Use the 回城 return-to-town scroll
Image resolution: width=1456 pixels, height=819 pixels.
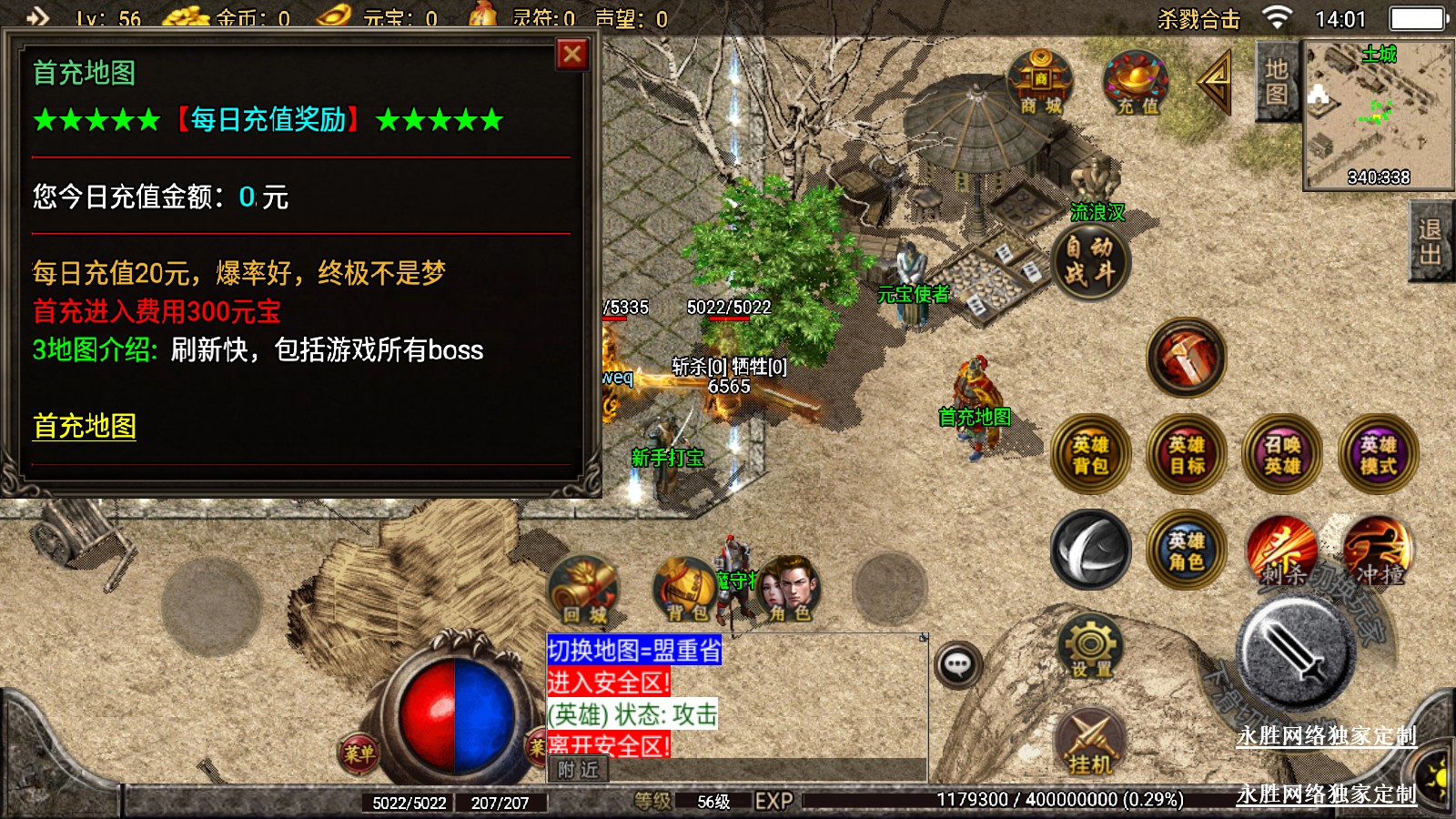click(584, 591)
